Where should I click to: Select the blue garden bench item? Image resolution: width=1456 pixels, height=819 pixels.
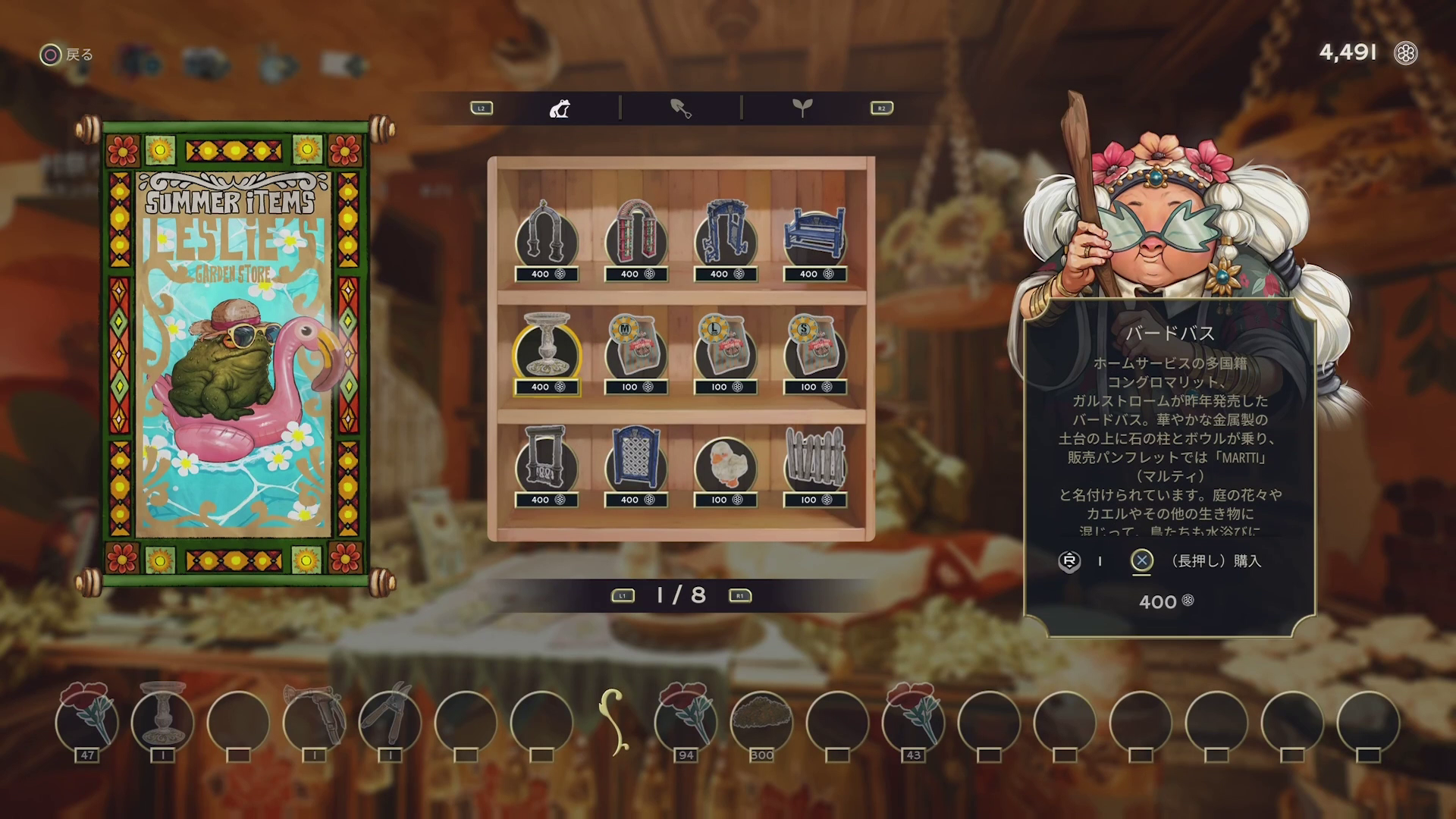point(815,238)
